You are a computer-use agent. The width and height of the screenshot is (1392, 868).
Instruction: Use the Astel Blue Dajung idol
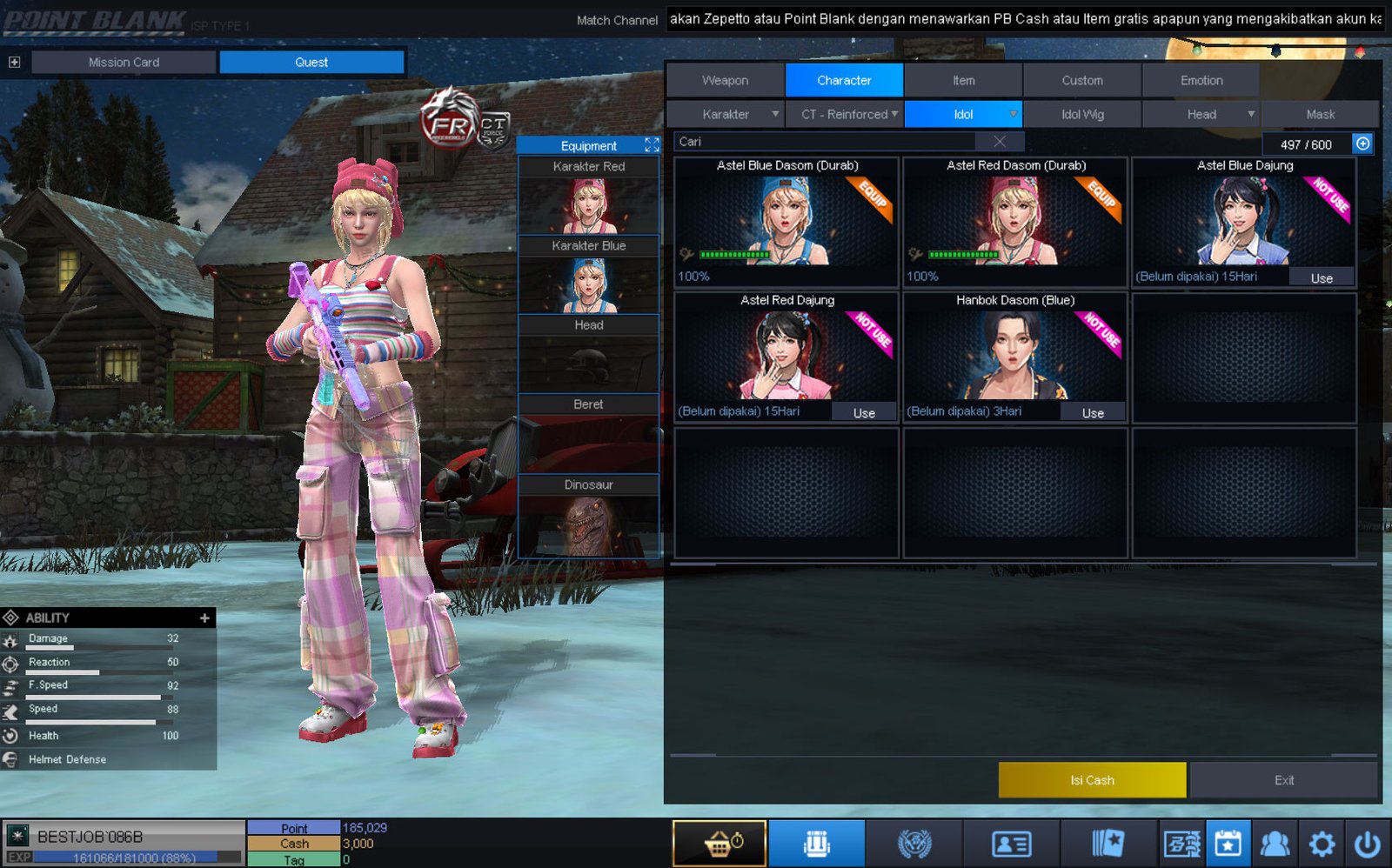1321,278
